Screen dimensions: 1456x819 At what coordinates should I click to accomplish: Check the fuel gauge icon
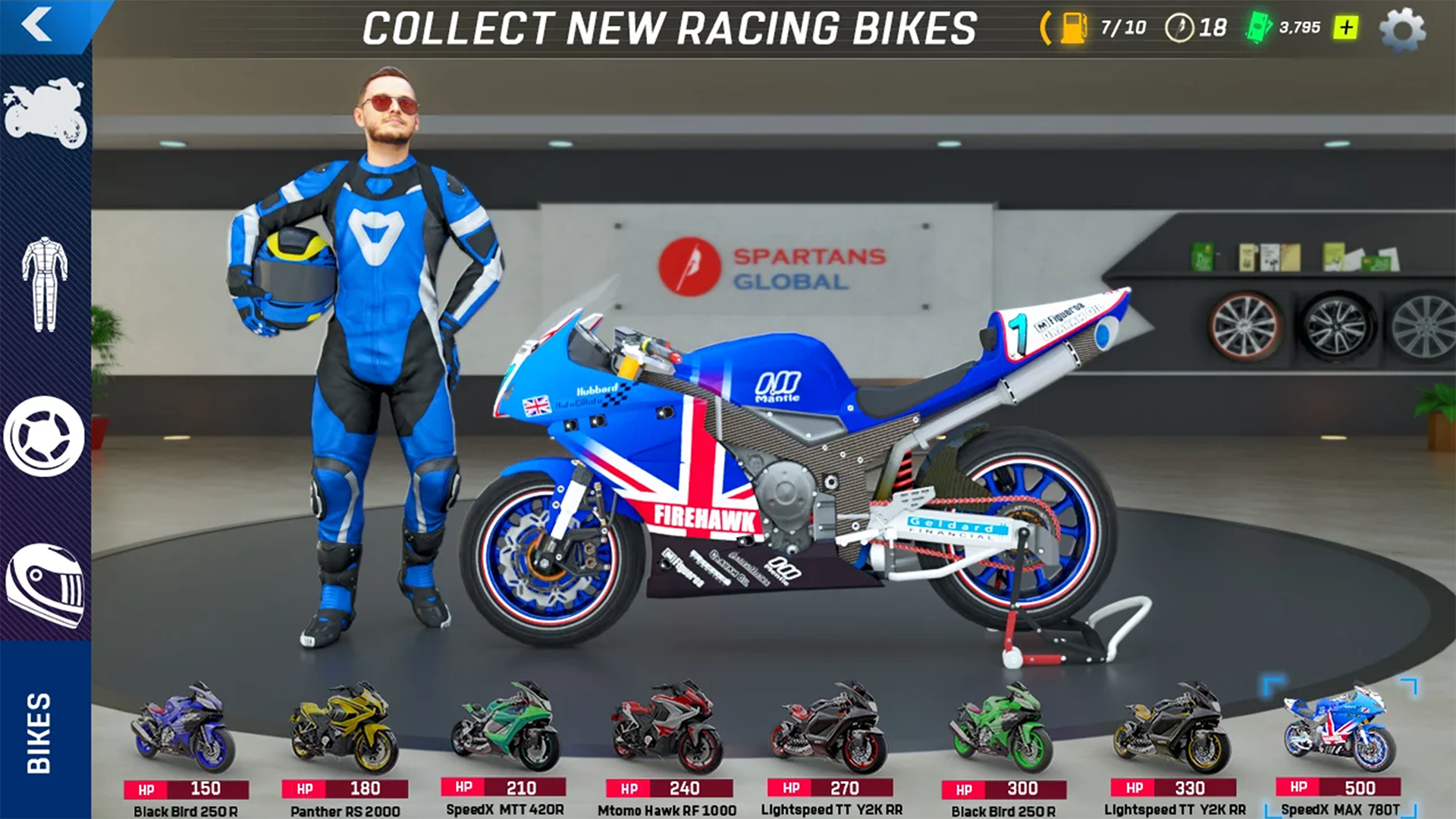click(x=1075, y=27)
